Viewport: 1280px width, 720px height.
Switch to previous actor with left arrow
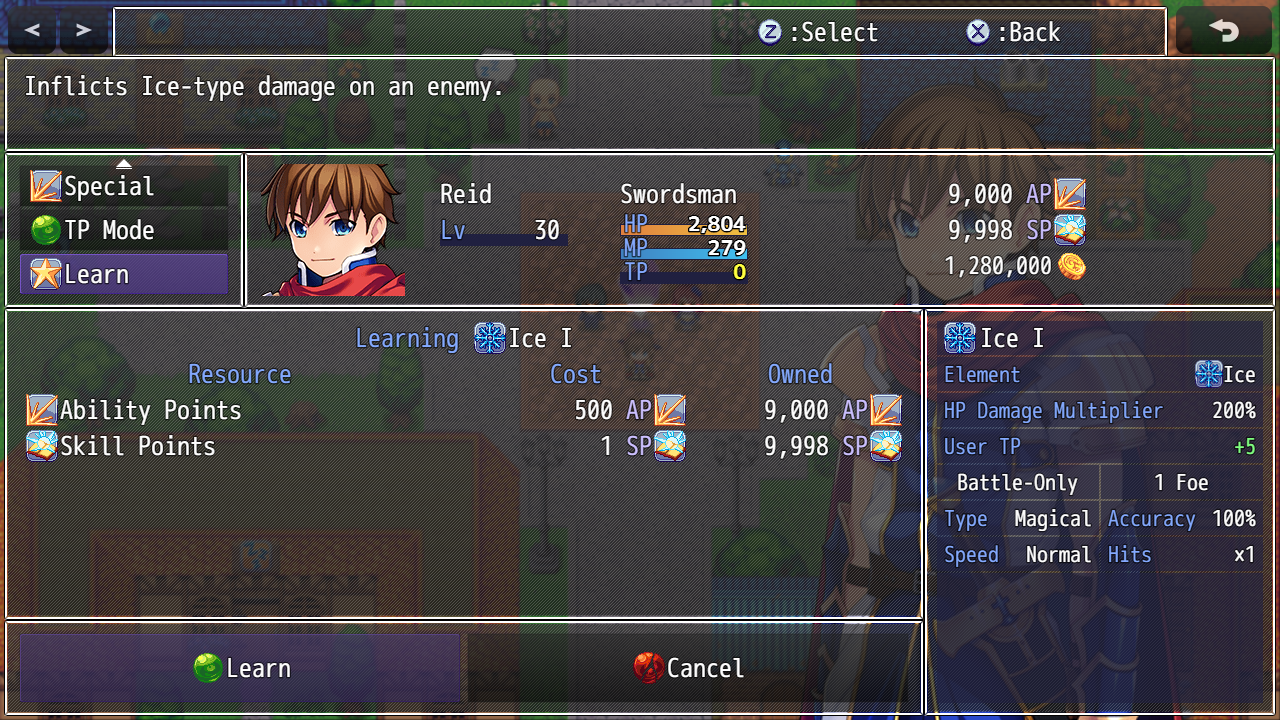point(32,31)
